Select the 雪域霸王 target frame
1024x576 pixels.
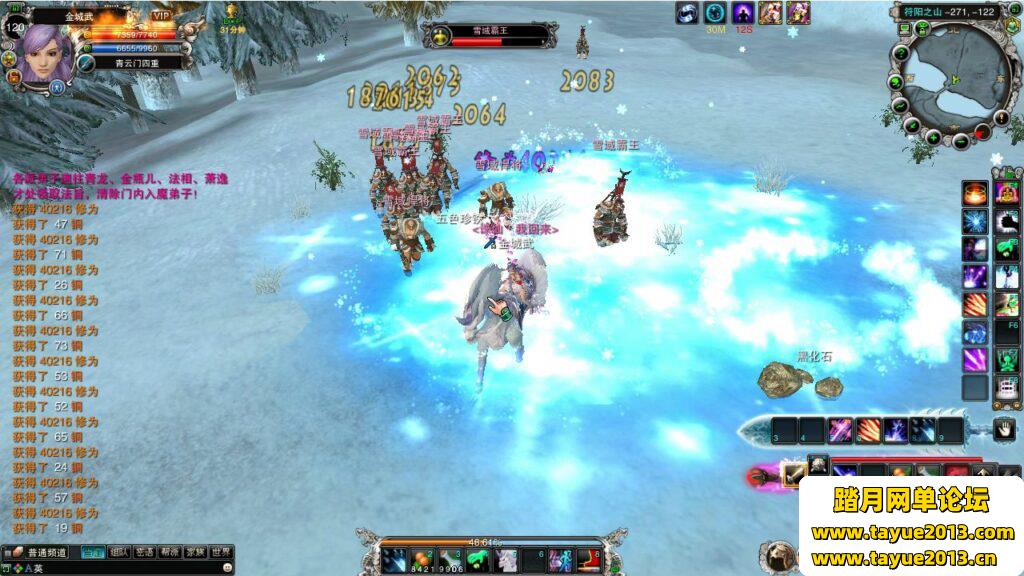point(490,37)
